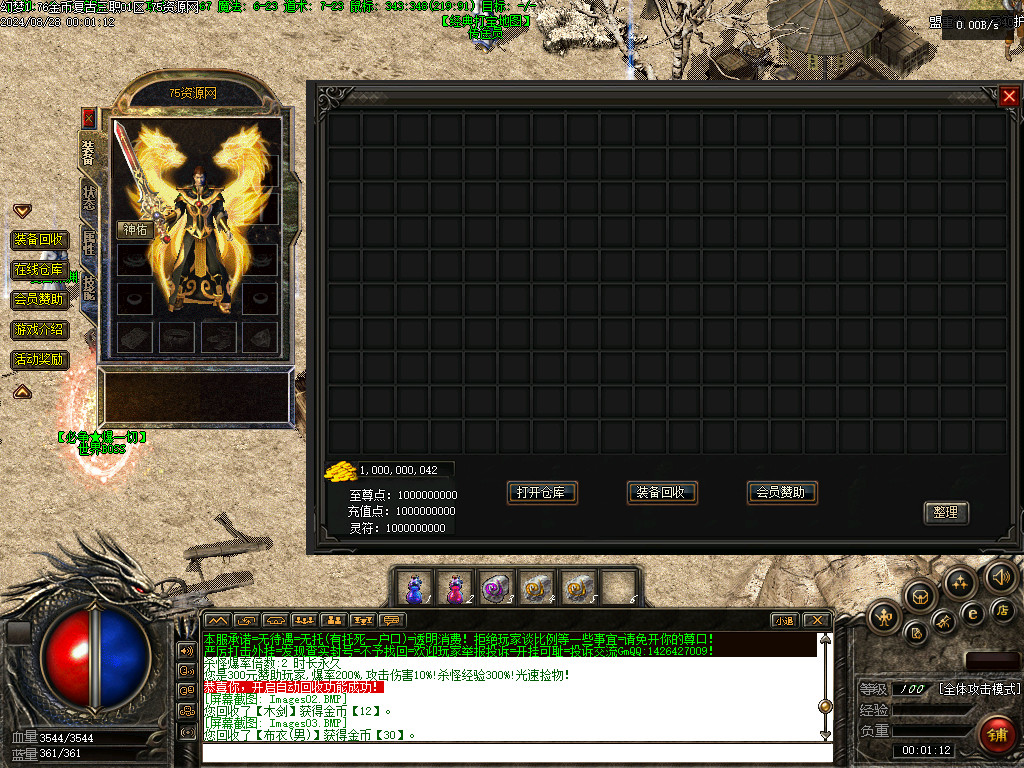Open the character figure round icon

[x=885, y=617]
